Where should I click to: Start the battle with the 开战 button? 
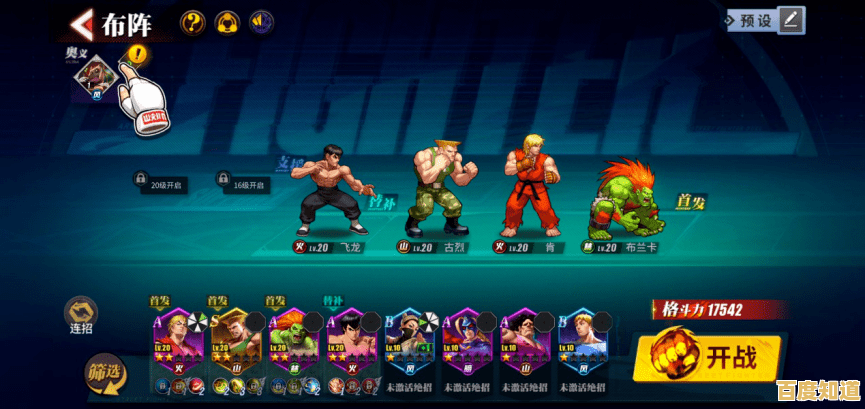pos(707,356)
